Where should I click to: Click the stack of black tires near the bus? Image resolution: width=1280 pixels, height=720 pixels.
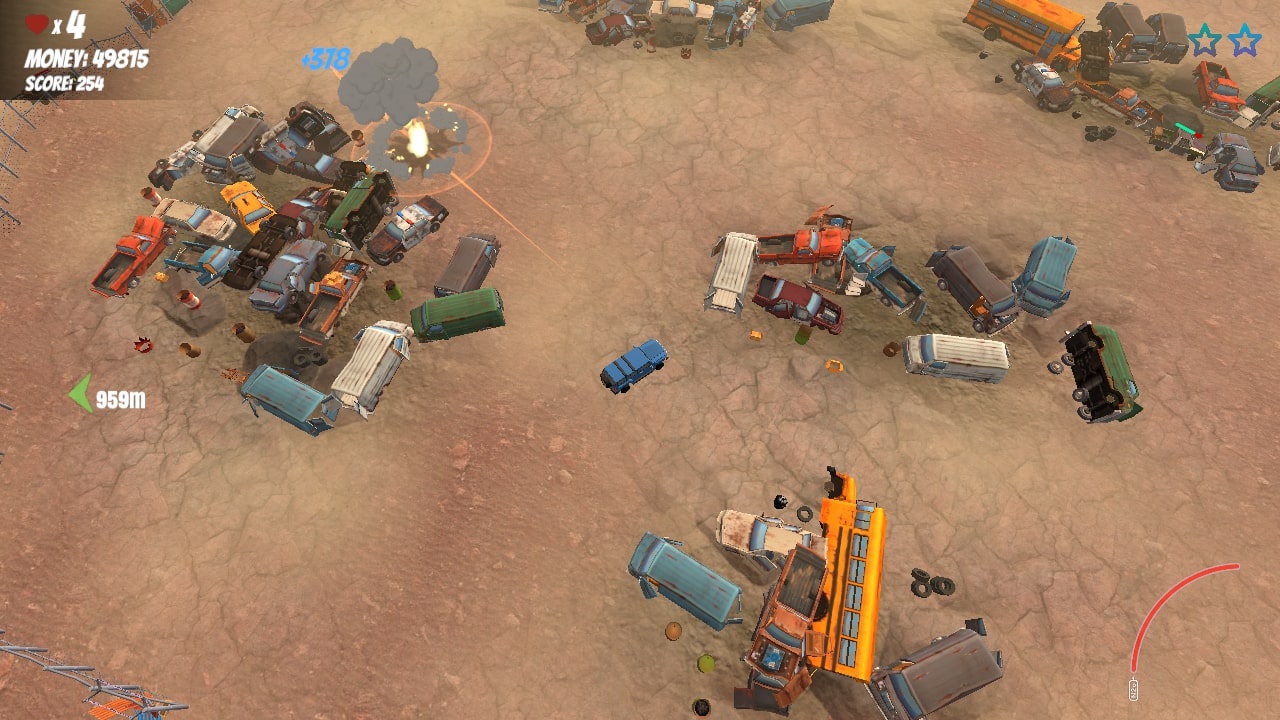(x=930, y=585)
